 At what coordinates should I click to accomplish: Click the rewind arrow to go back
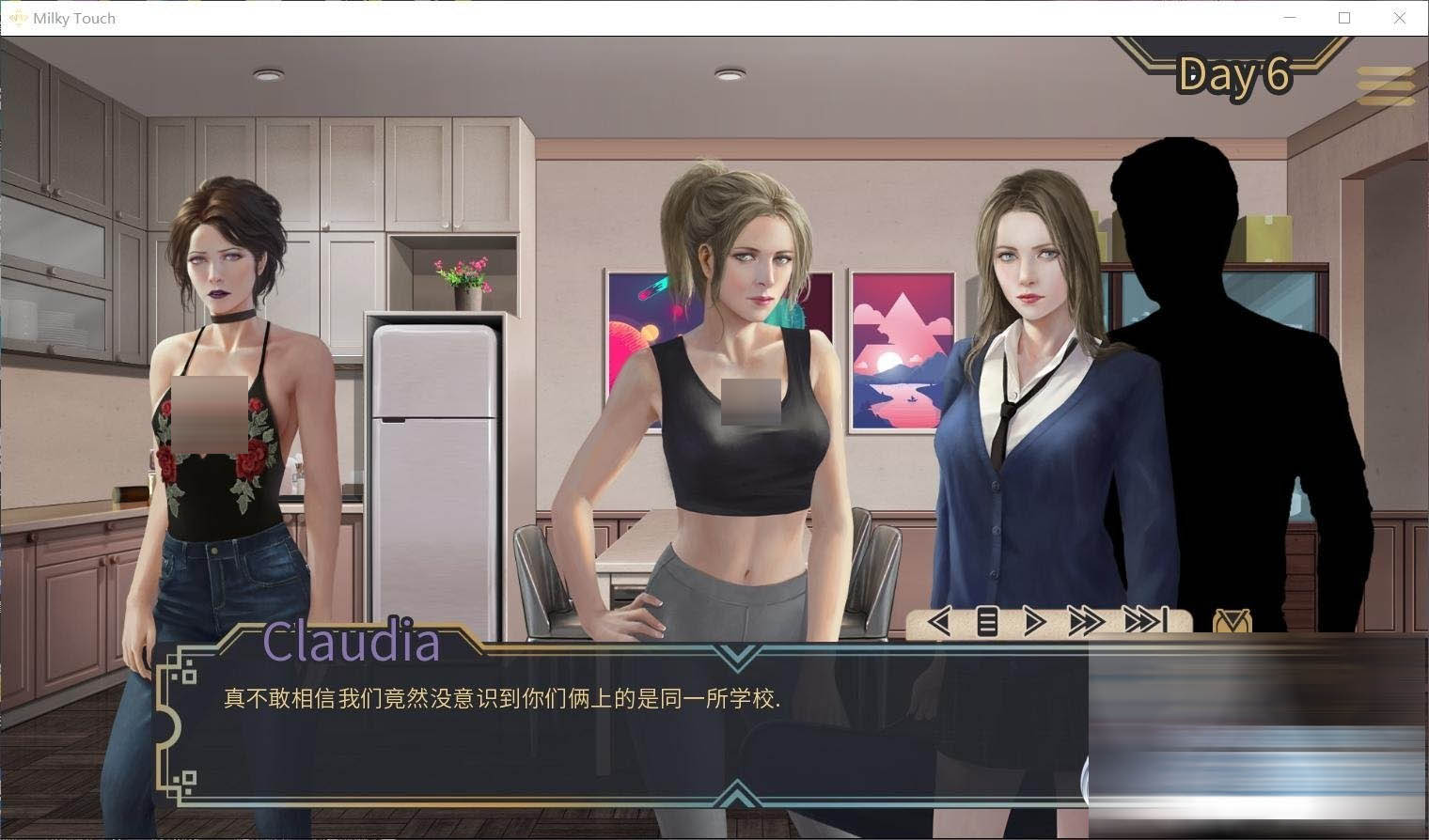[937, 620]
